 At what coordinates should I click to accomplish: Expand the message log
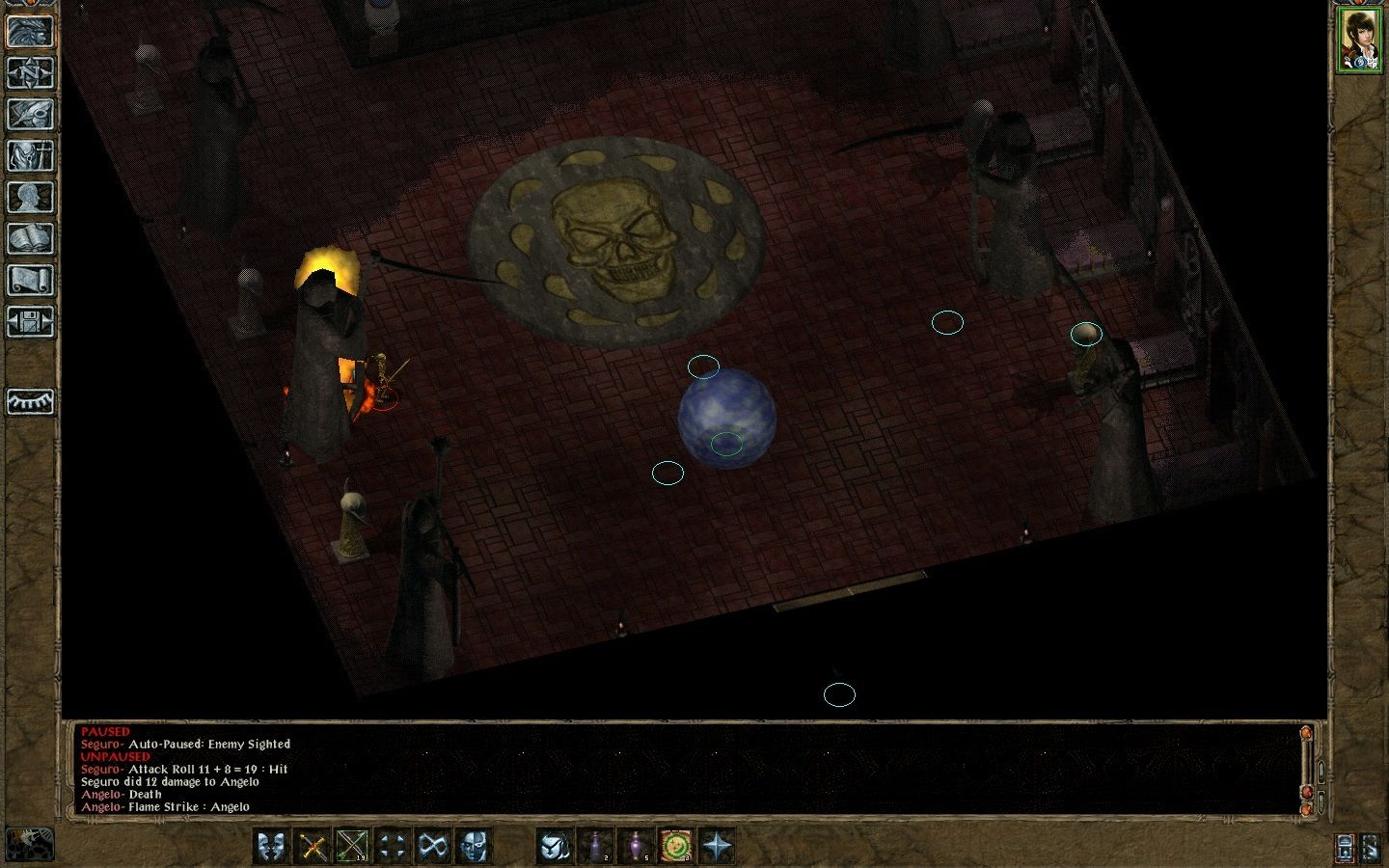pyautogui.click(x=1321, y=772)
